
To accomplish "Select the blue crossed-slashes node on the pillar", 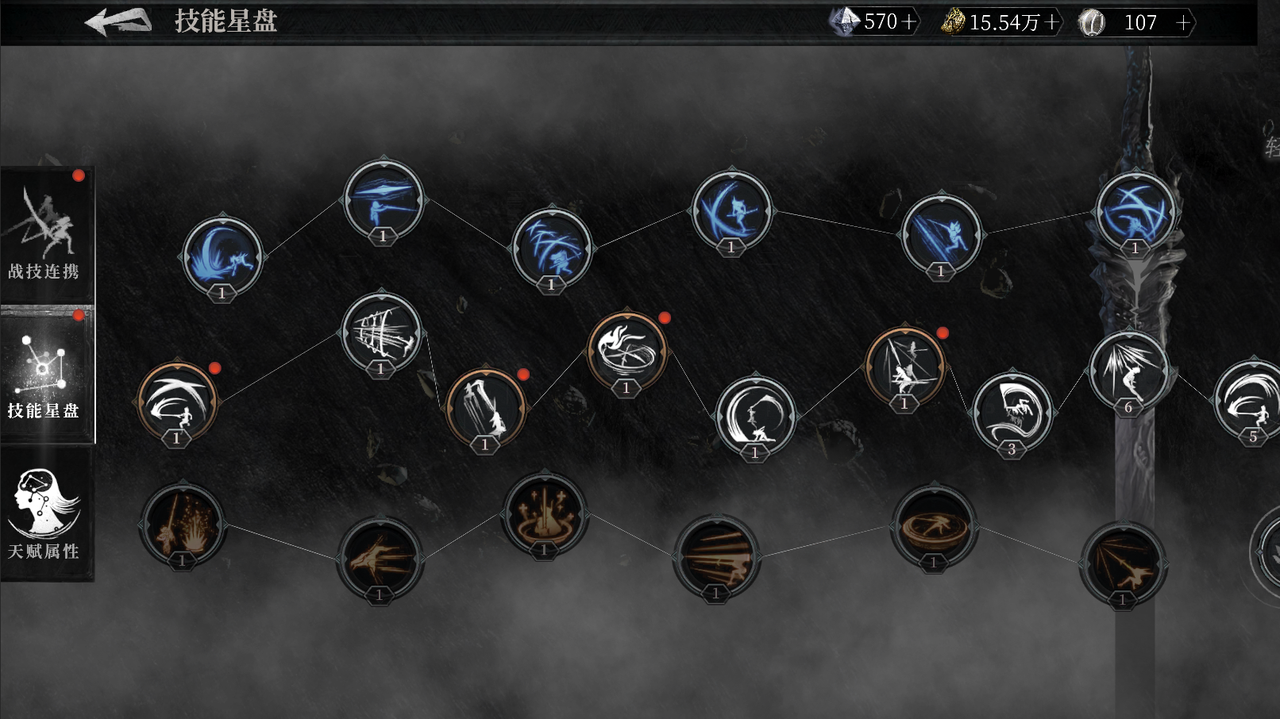I will (1135, 211).
